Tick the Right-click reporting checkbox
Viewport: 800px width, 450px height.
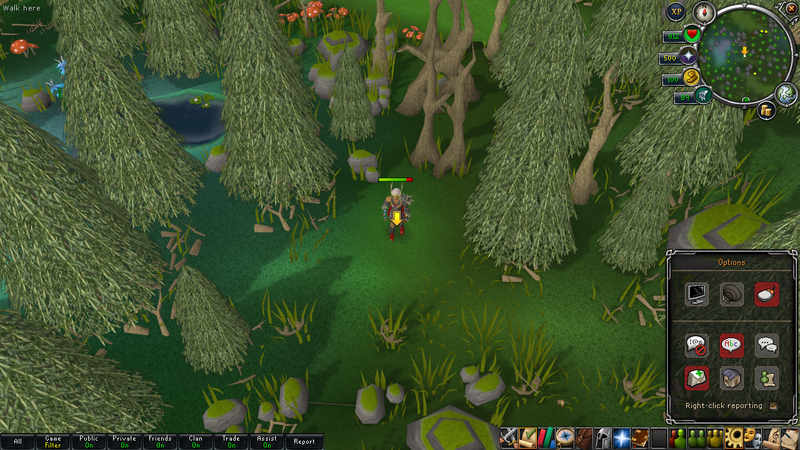click(774, 406)
